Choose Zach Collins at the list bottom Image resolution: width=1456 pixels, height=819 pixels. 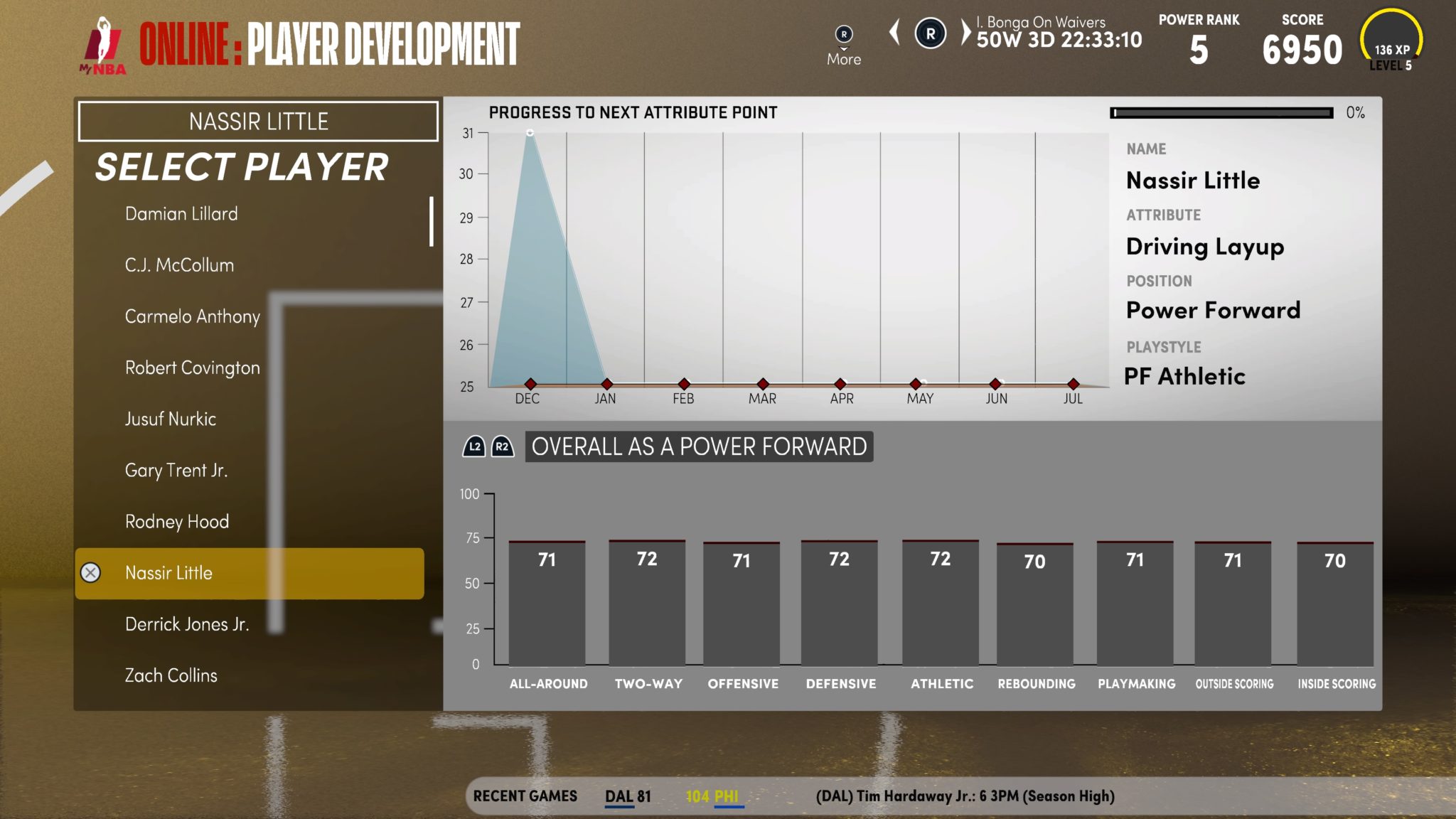pos(171,675)
